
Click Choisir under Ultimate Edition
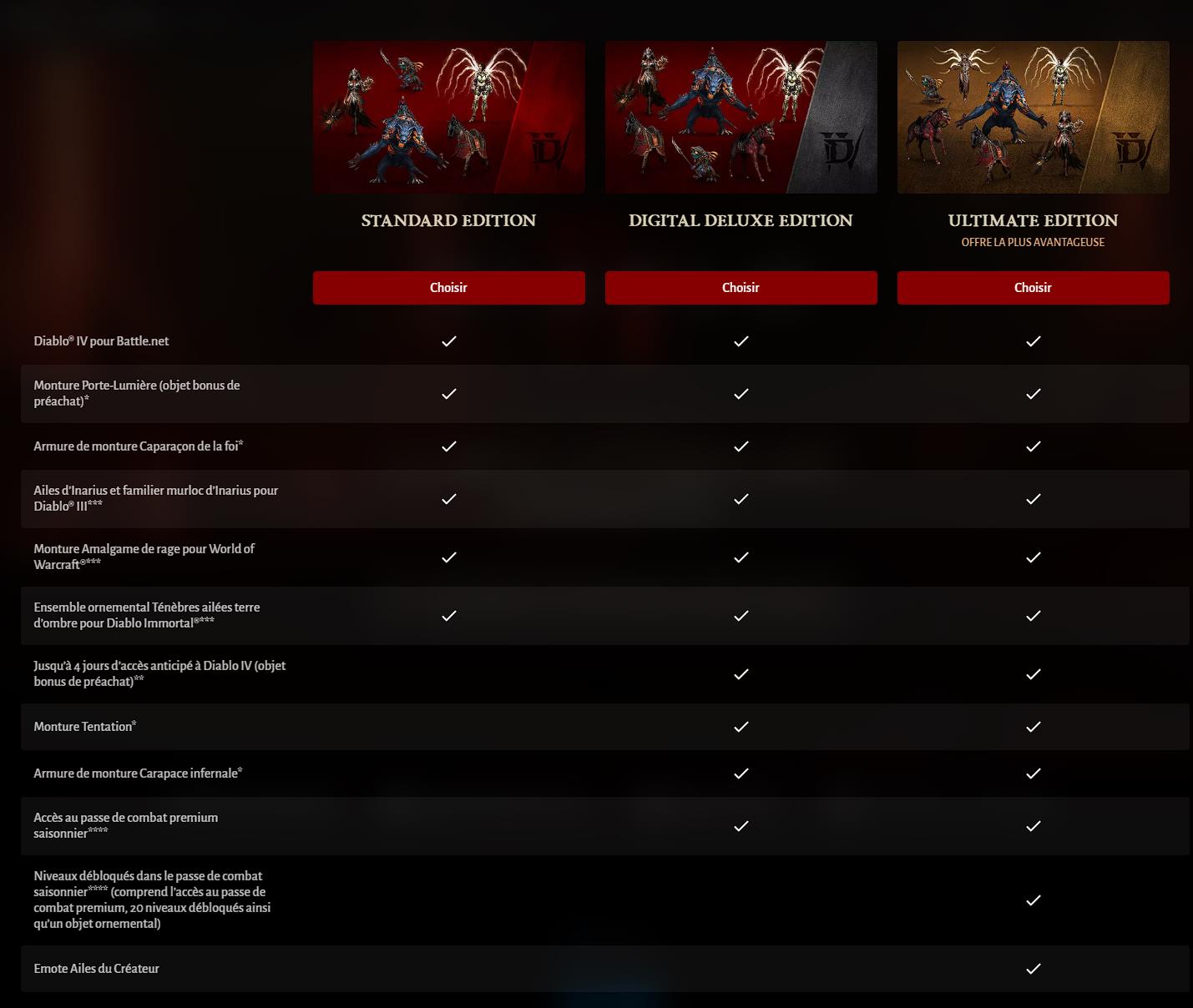tap(1033, 287)
